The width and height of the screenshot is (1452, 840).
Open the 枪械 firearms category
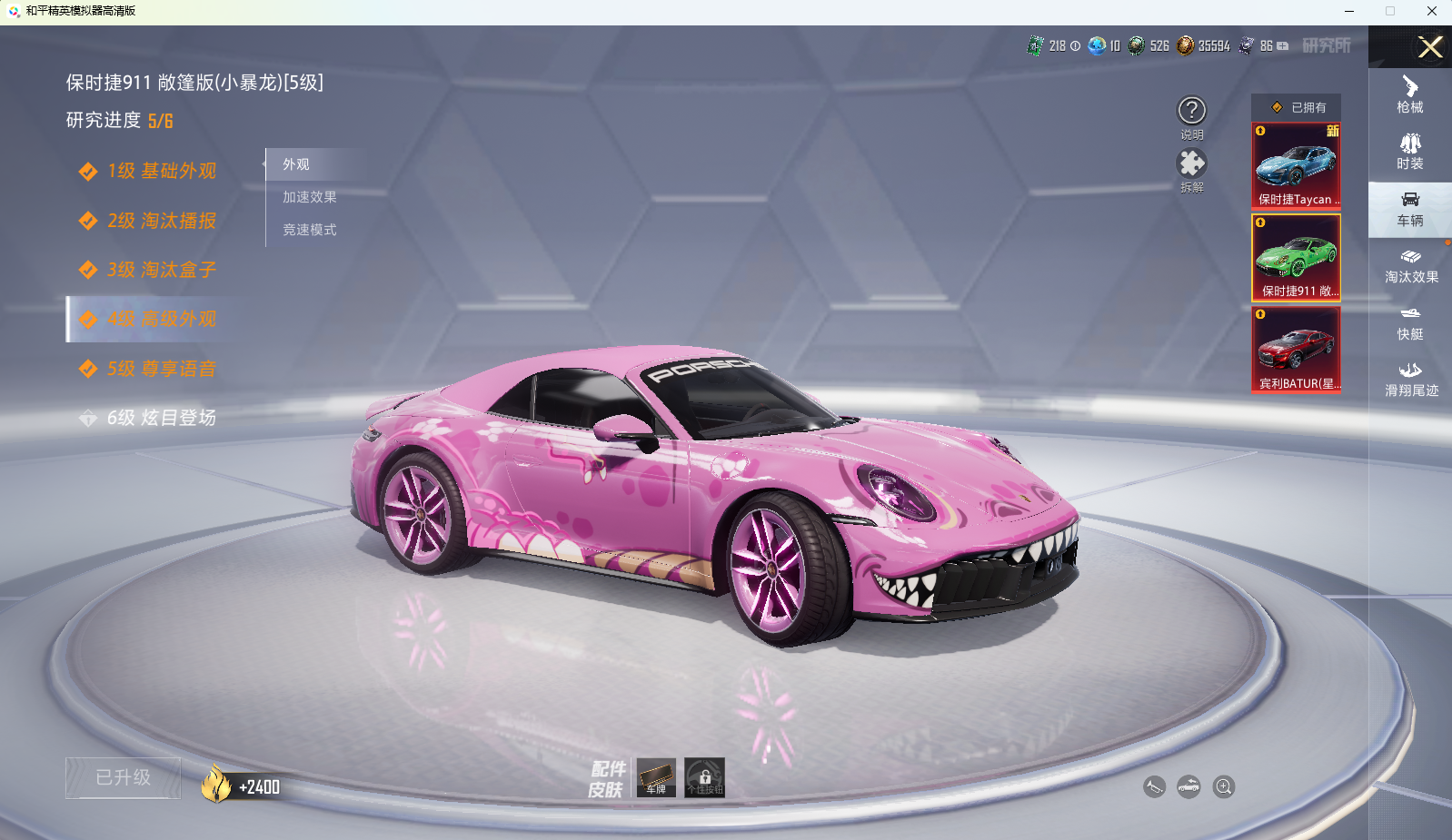[1410, 94]
